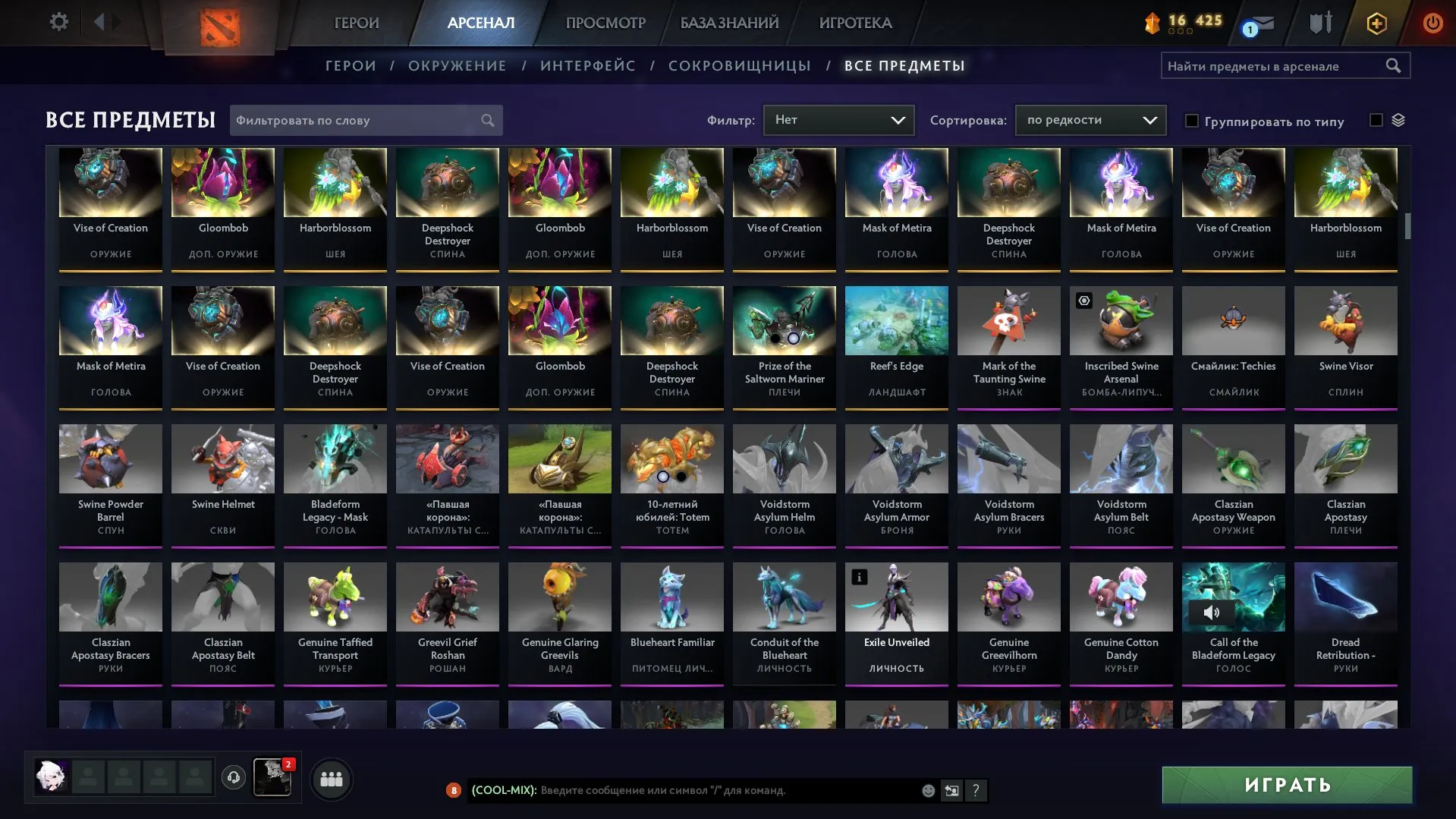Click the chat channel icon beside the emoji

(x=951, y=790)
